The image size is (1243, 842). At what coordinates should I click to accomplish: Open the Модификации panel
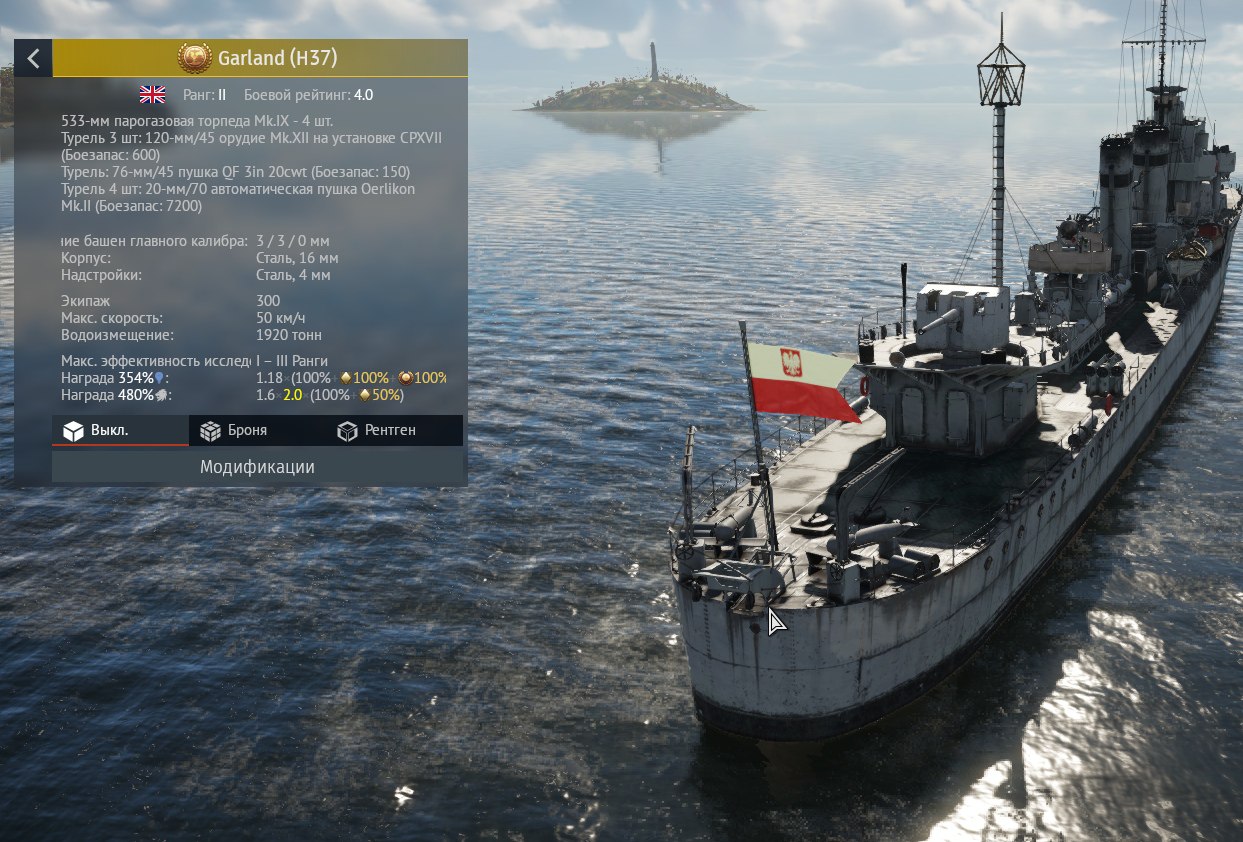click(x=257, y=467)
